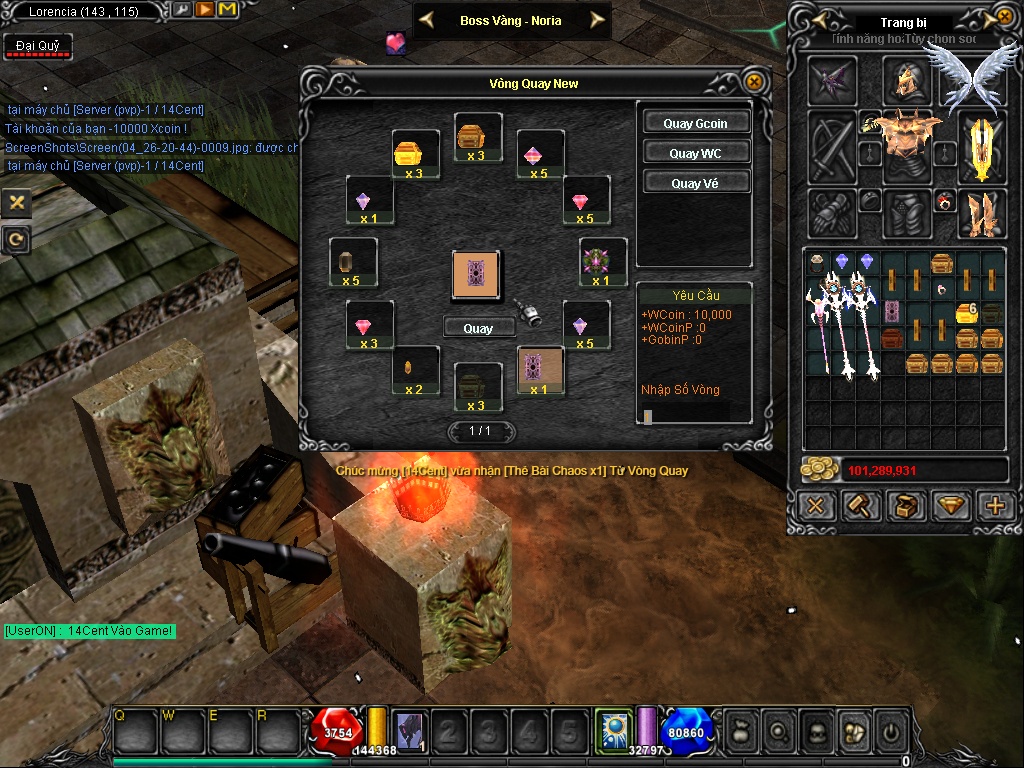The image size is (1024, 768).
Task: Click the crossed swords button at left edge
Action: pos(16,202)
